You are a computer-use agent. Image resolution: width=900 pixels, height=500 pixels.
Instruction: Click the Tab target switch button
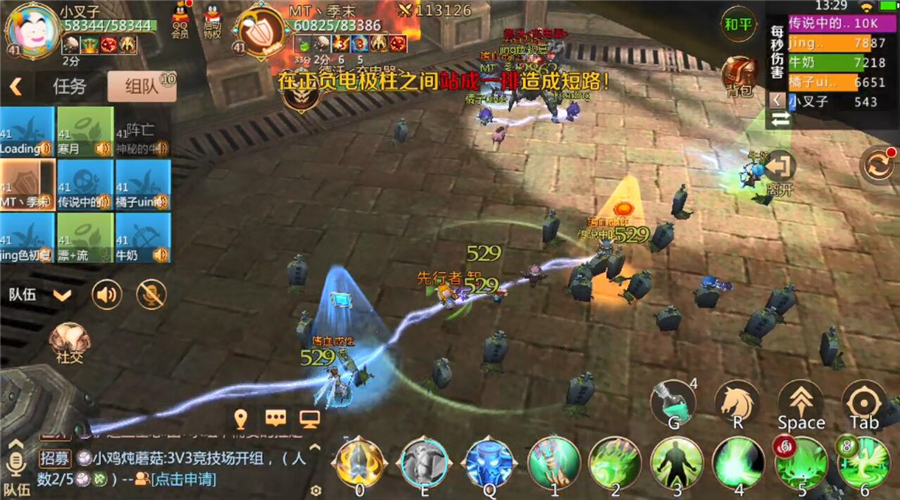pyautogui.click(x=864, y=403)
